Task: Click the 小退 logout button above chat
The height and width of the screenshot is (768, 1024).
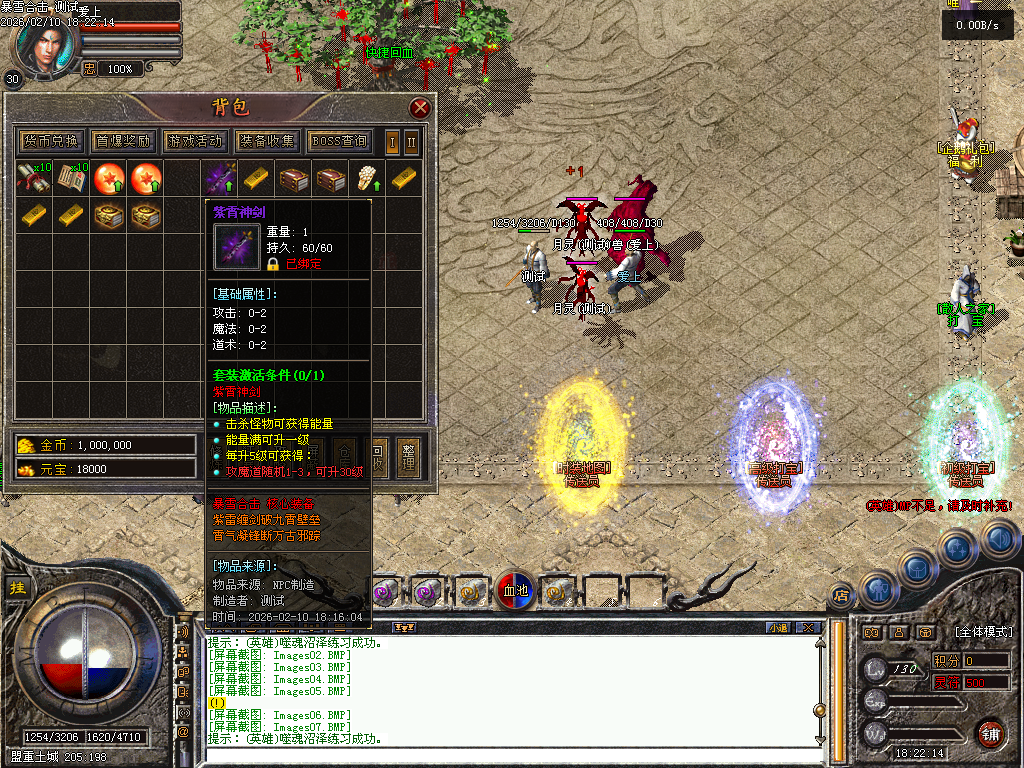Action: pos(778,627)
